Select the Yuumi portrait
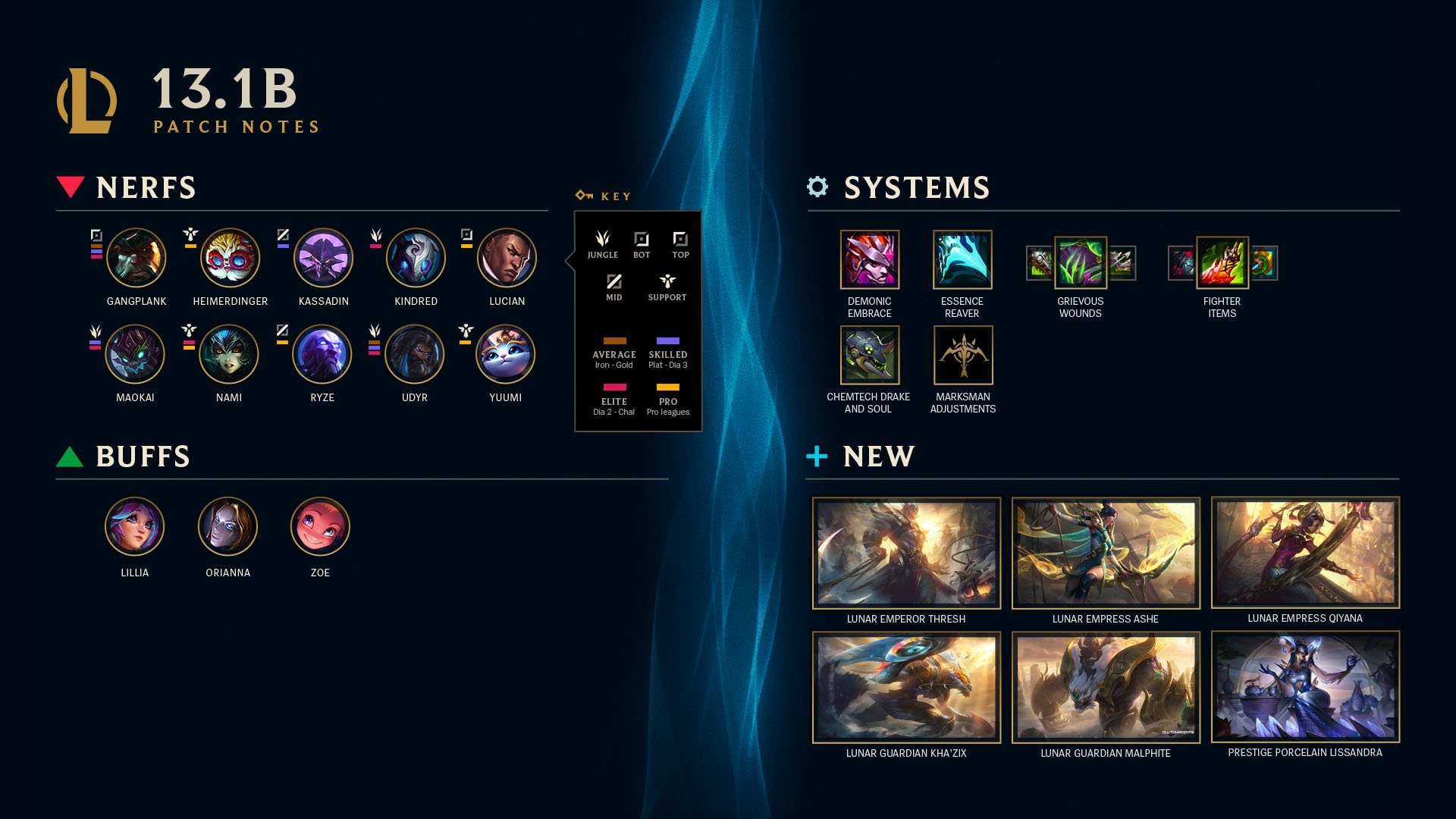 (x=505, y=354)
